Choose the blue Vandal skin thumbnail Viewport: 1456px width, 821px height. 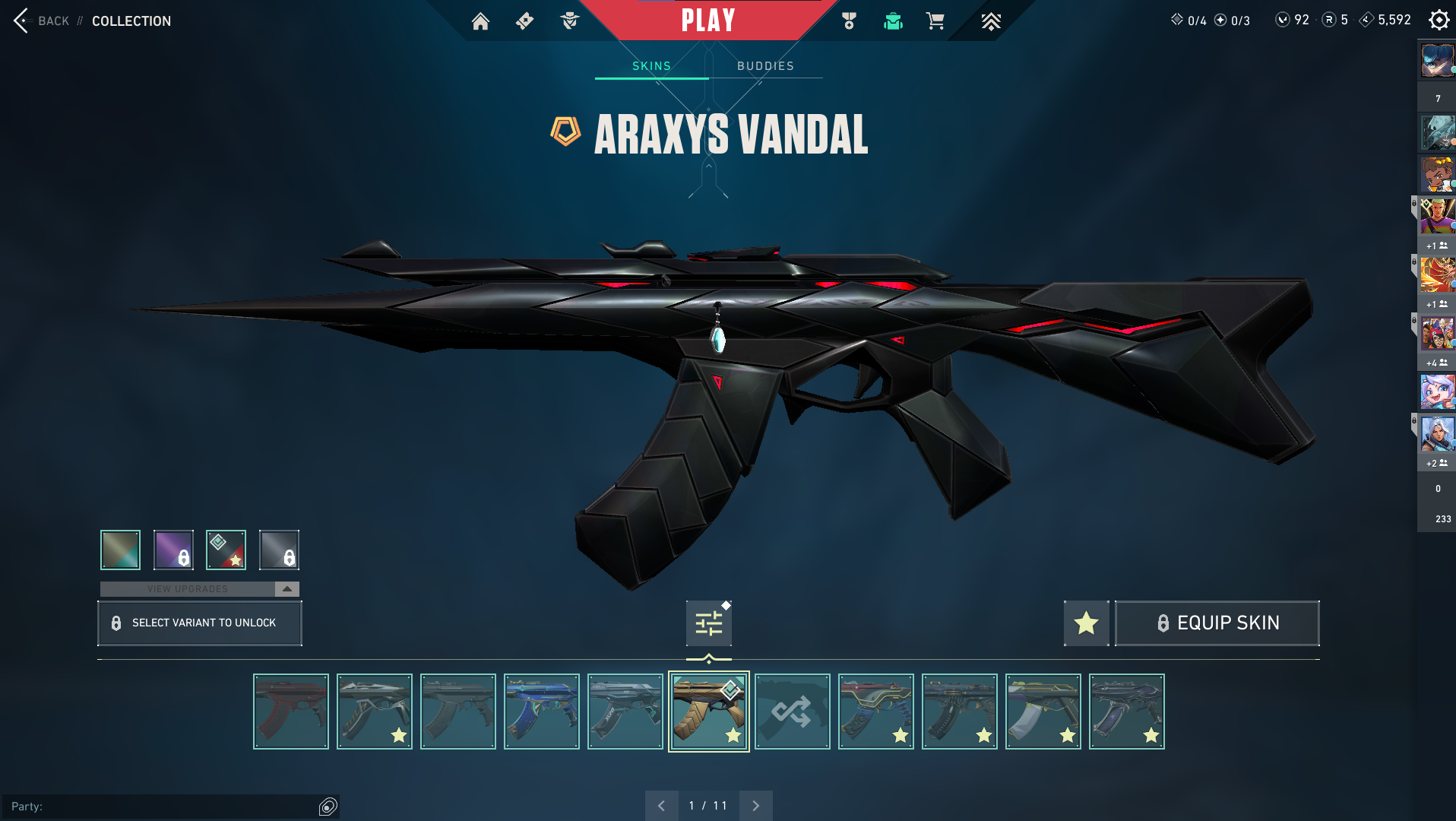coord(542,712)
